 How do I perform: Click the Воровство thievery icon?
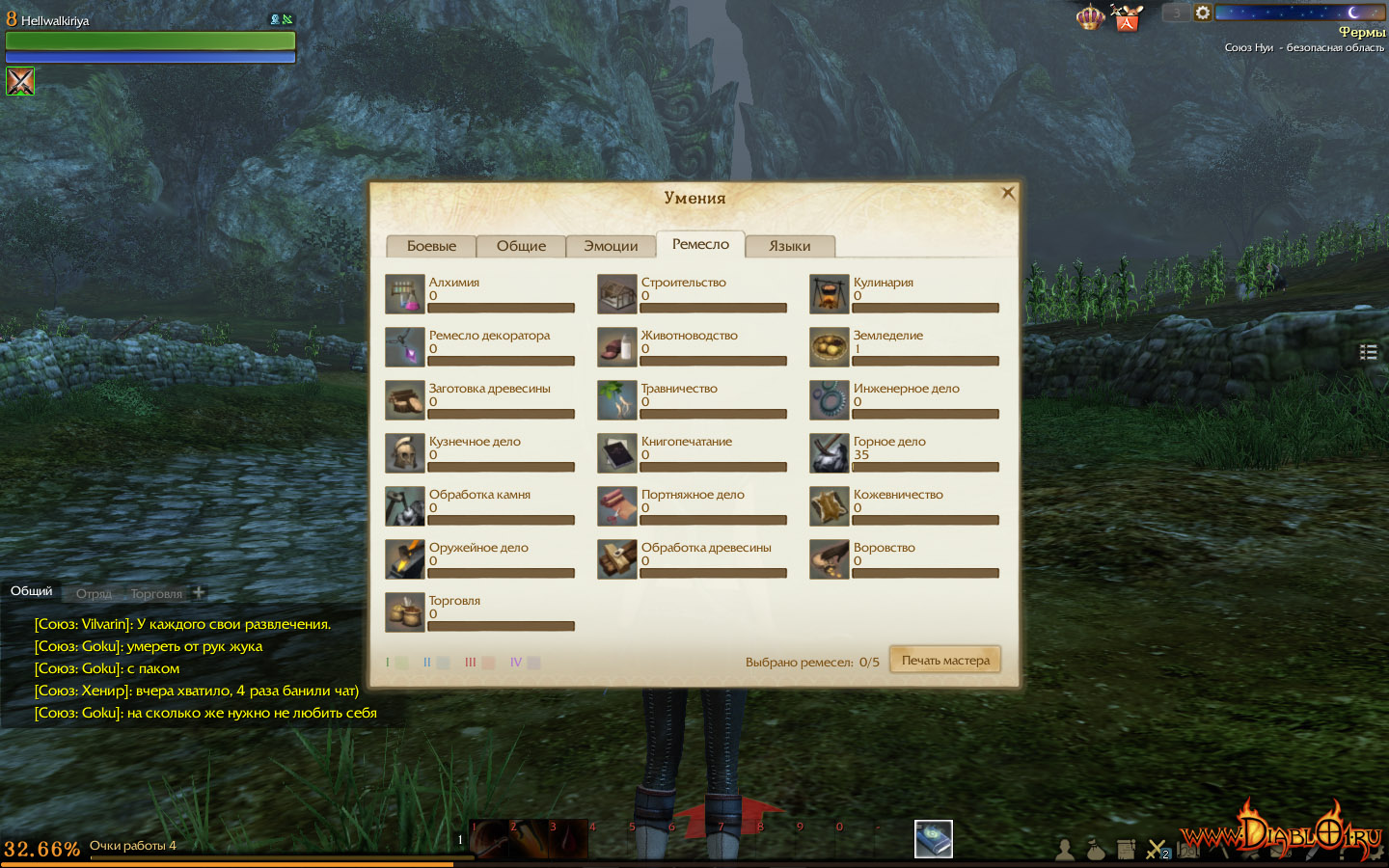(x=830, y=559)
